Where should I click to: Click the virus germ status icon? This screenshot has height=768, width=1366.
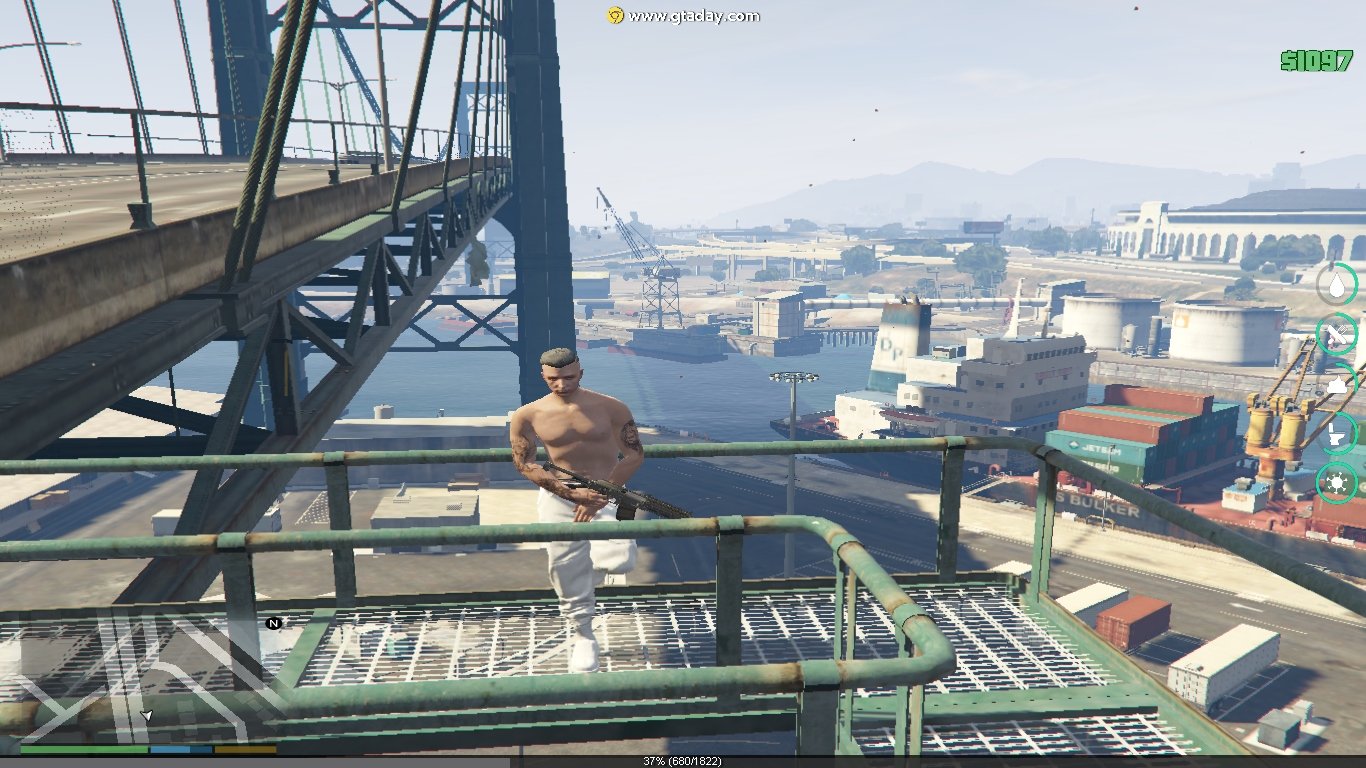click(x=1337, y=485)
